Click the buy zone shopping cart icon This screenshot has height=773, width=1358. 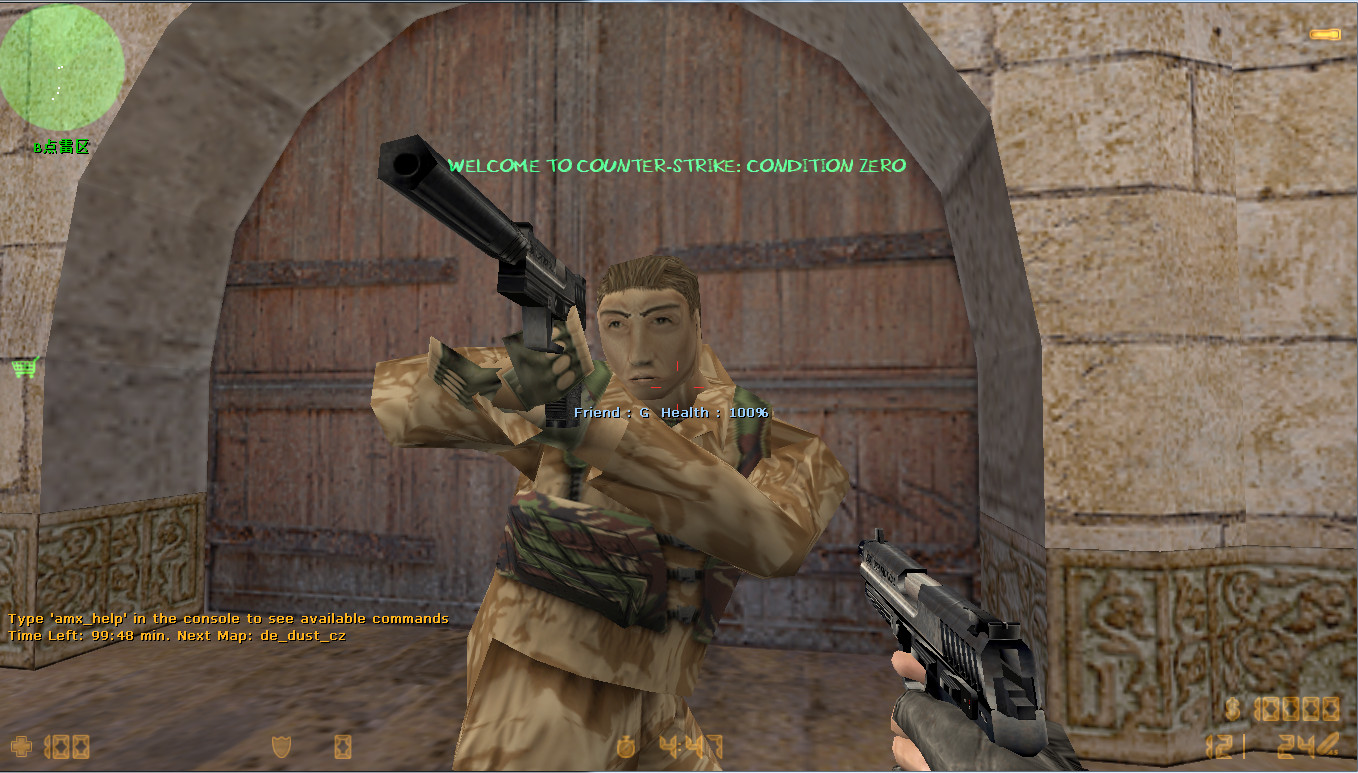[x=23, y=368]
